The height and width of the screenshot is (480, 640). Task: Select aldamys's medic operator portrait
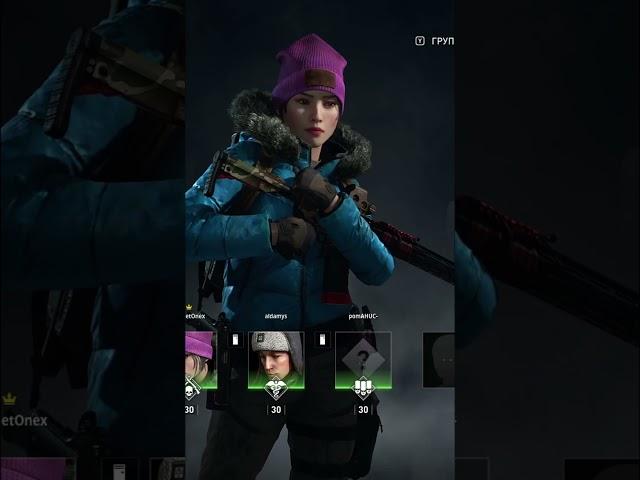tap(275, 360)
